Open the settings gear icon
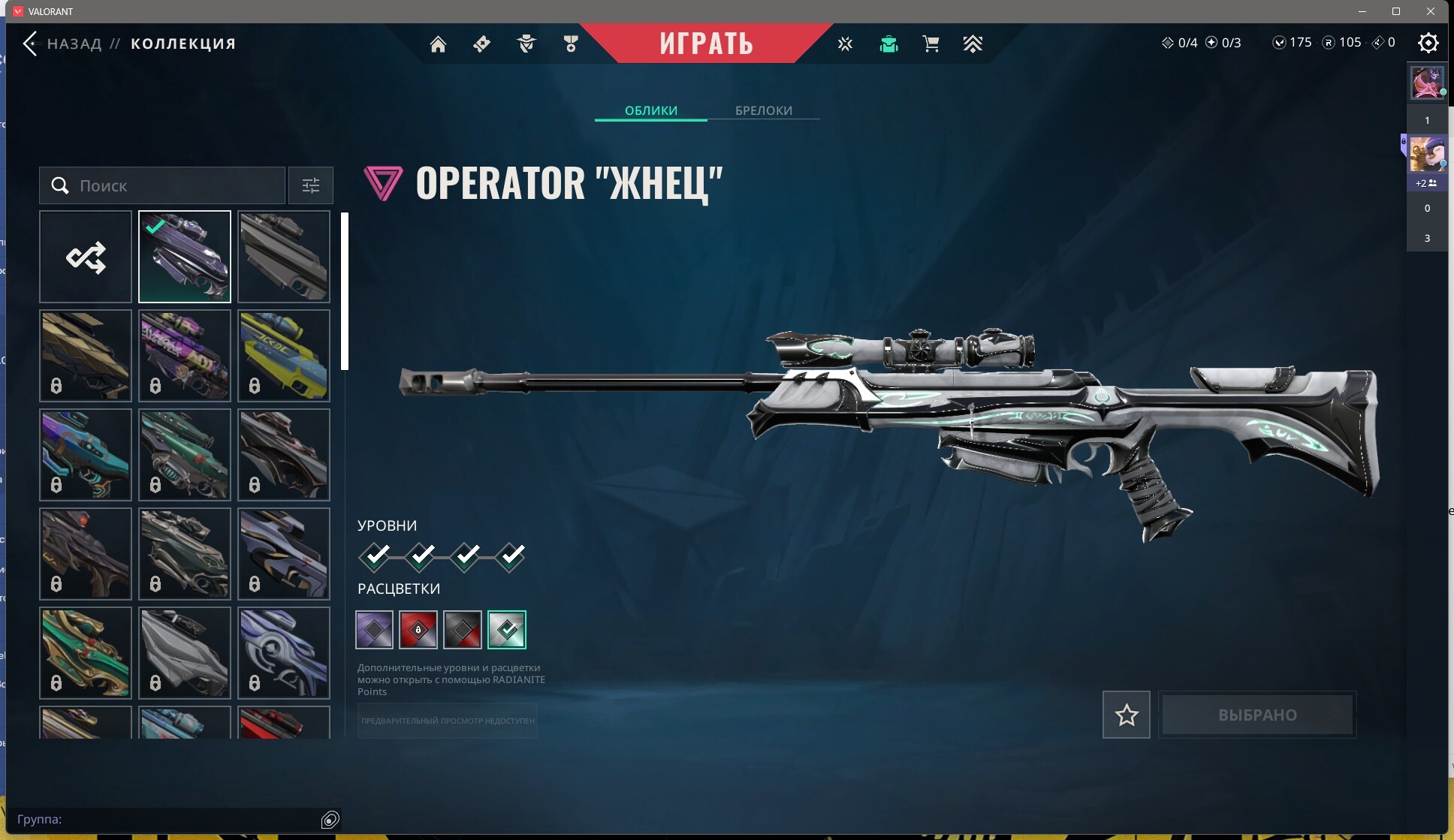 [1428, 44]
